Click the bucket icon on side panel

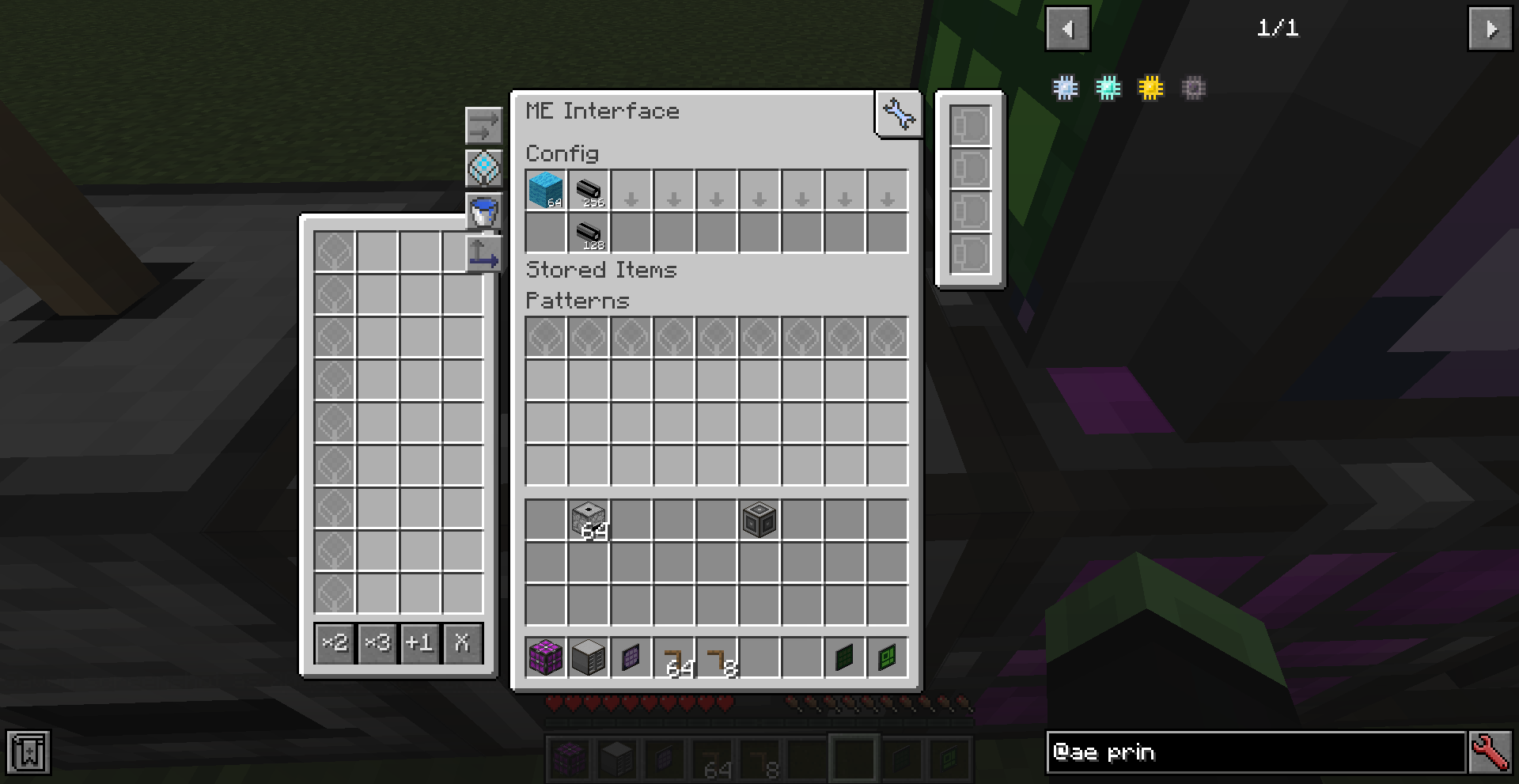point(483,210)
